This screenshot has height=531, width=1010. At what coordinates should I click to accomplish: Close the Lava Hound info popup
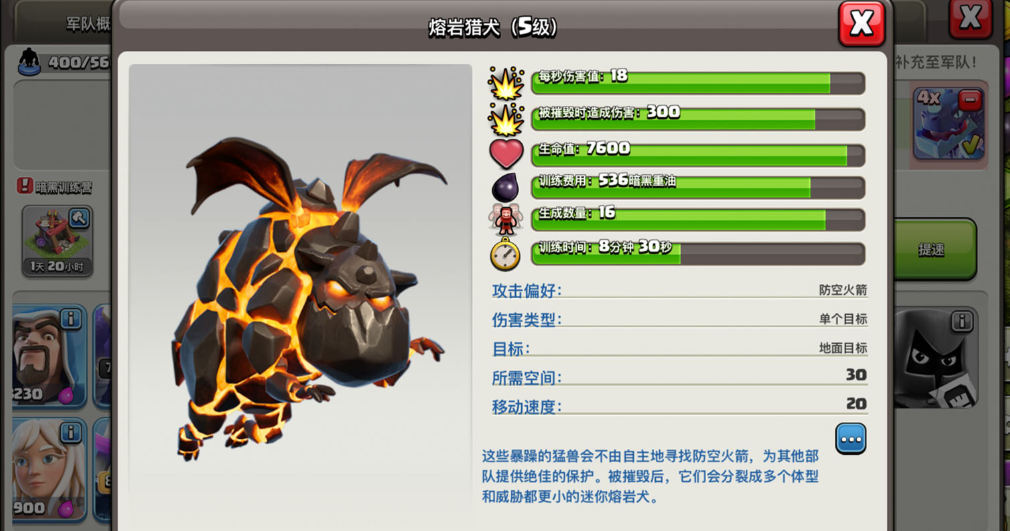[x=861, y=23]
